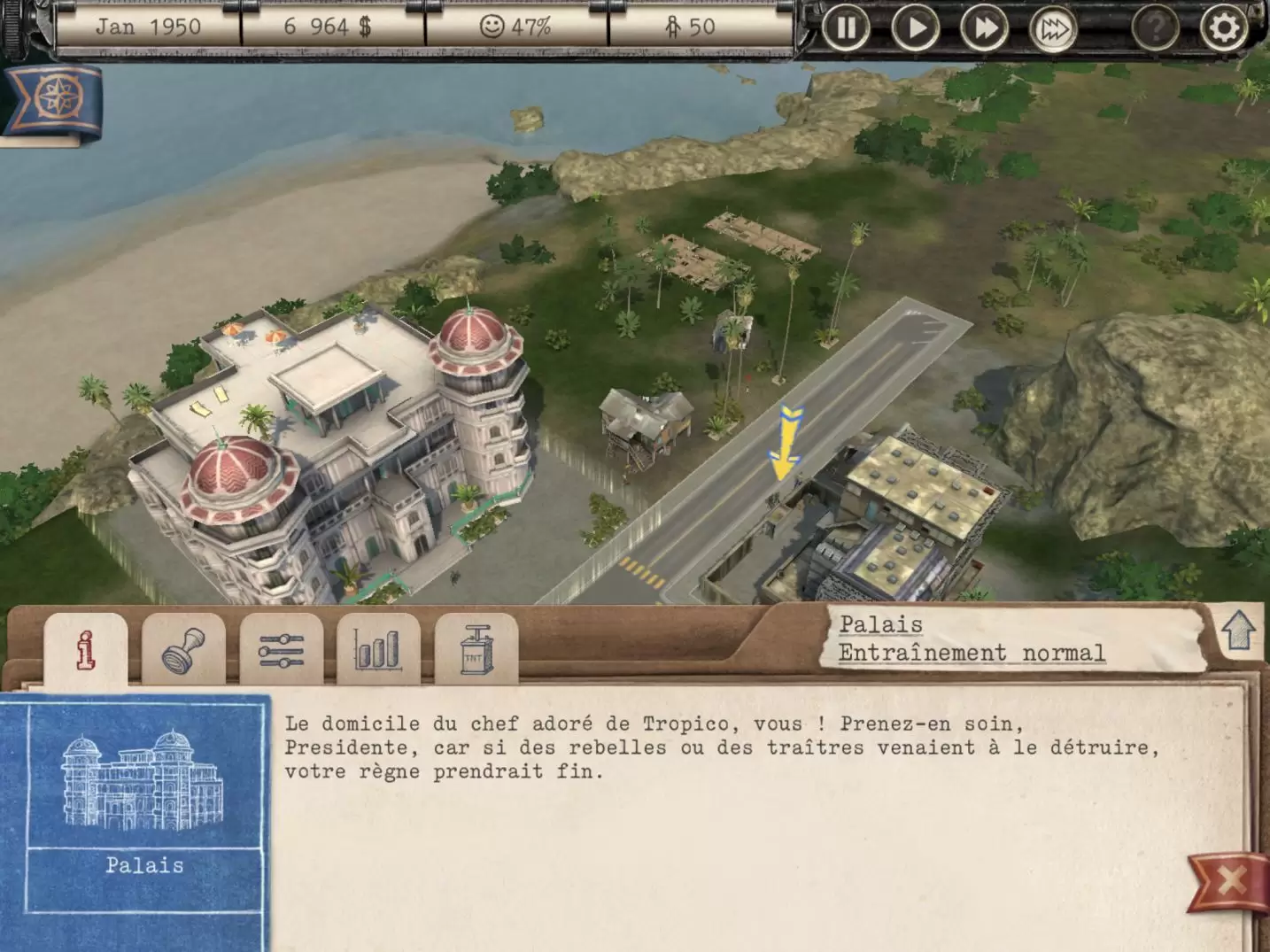Select the info tab
This screenshot has height=952, width=1270.
click(86, 650)
